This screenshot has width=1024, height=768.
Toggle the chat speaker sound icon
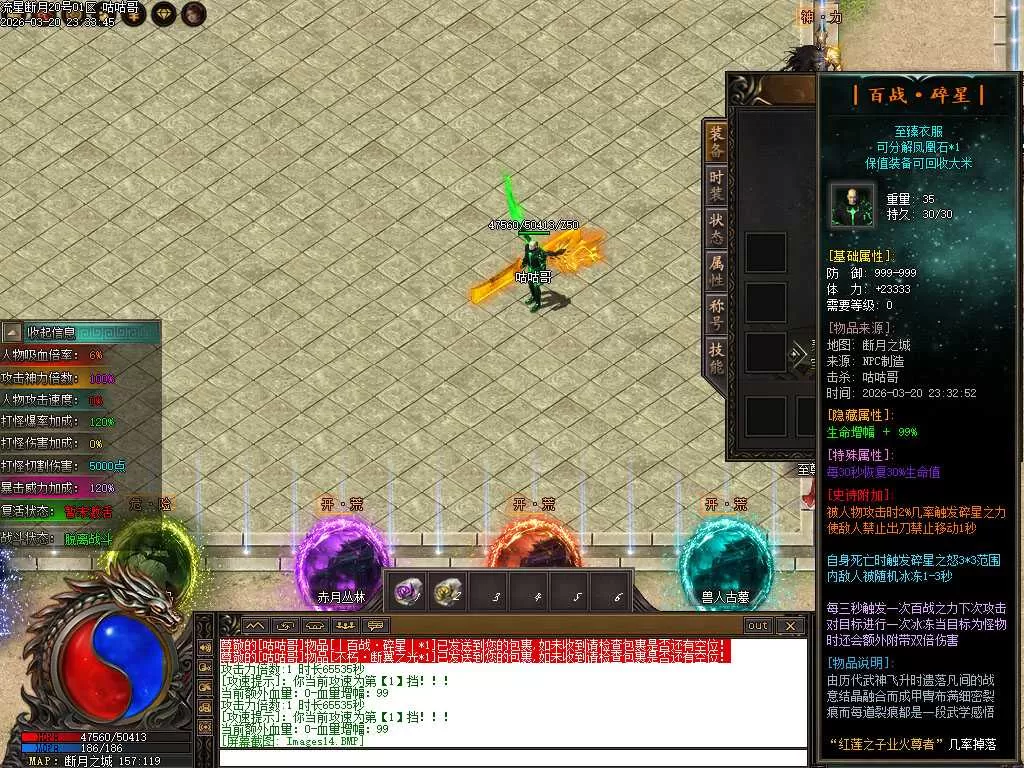click(315, 626)
